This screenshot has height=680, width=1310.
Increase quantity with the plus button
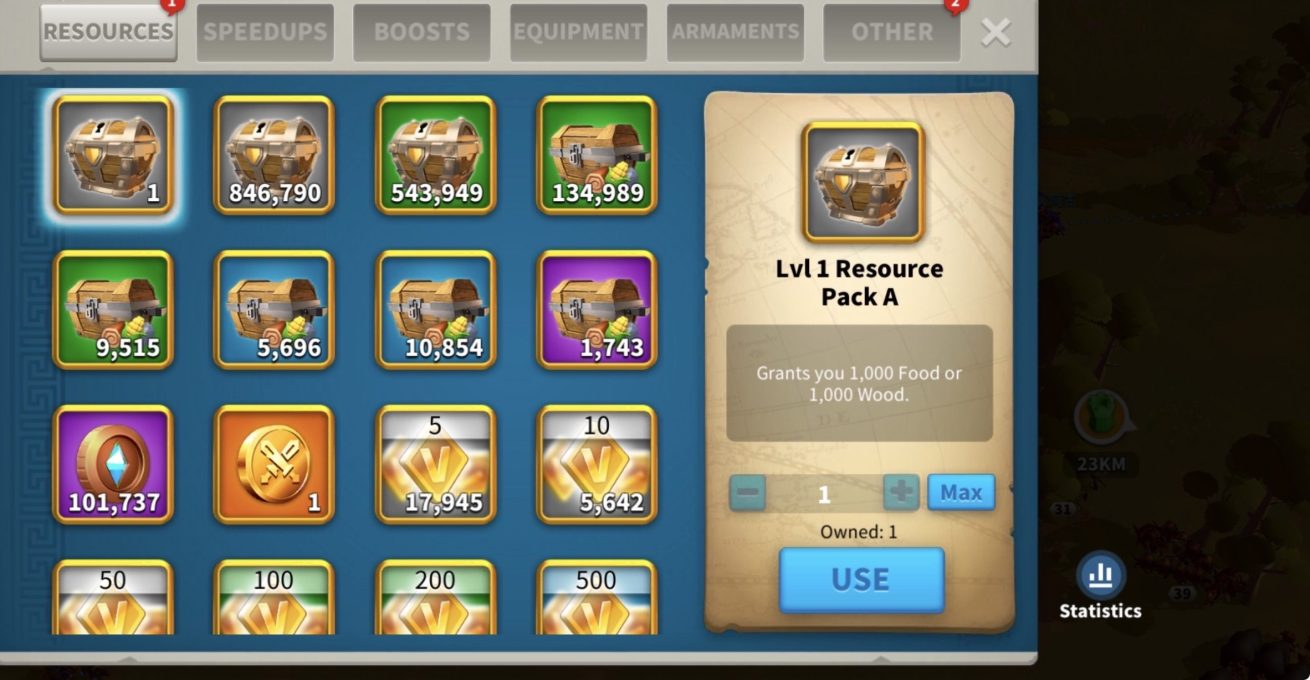click(901, 492)
